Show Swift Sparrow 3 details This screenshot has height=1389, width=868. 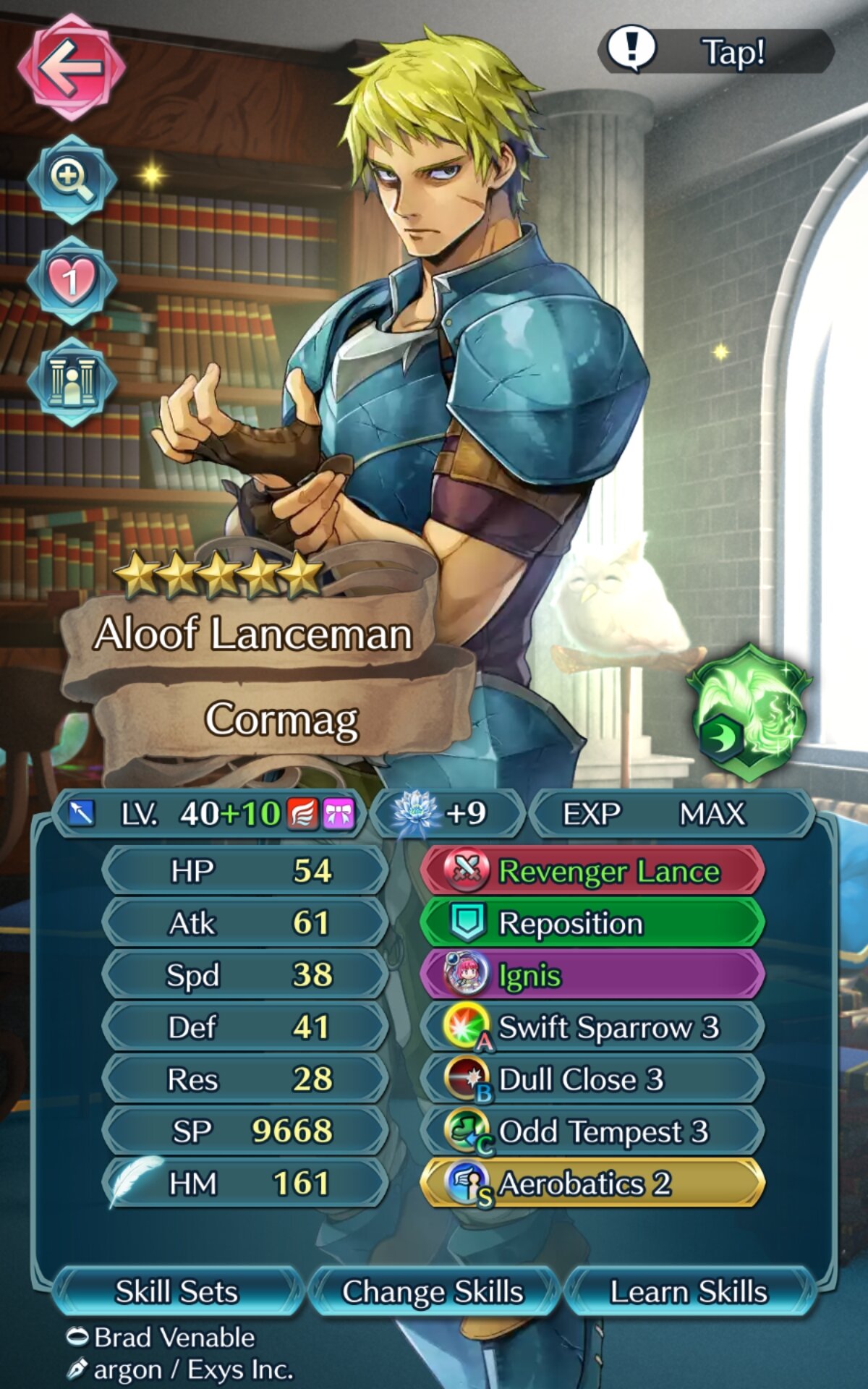pos(592,1027)
